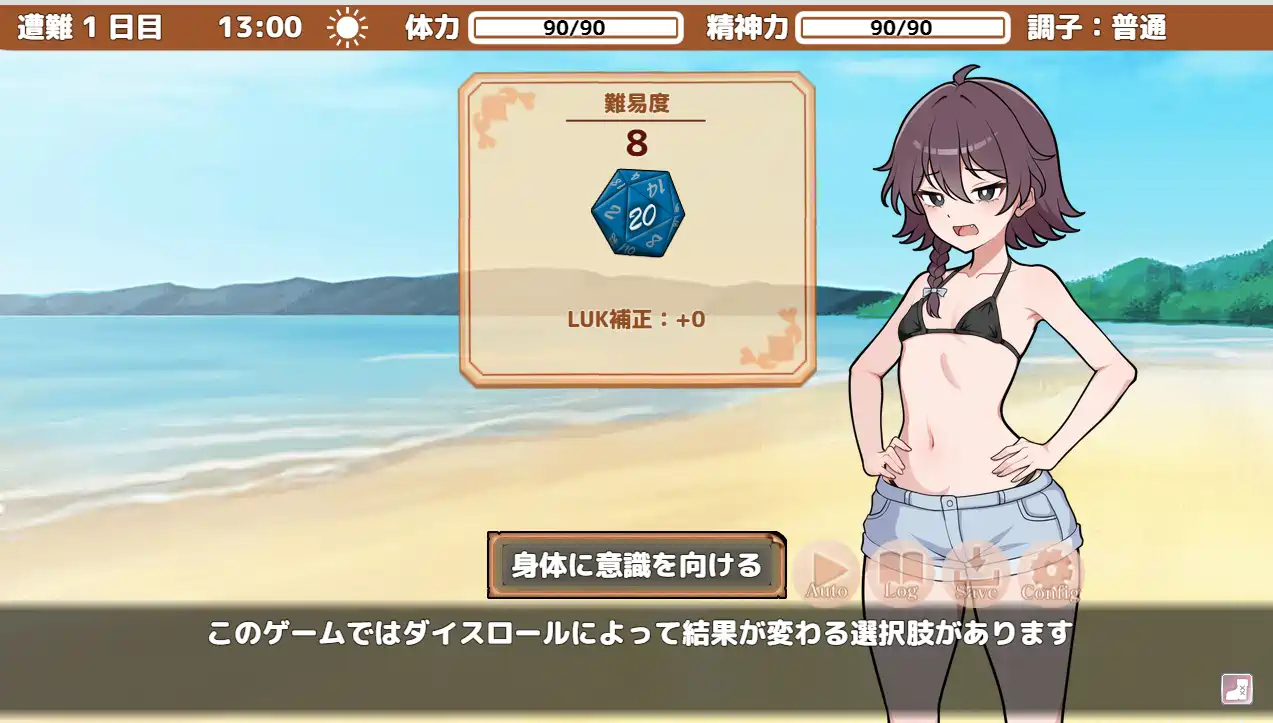Image resolution: width=1273 pixels, height=723 pixels.
Task: Open the Config settings
Action: [x=1050, y=573]
